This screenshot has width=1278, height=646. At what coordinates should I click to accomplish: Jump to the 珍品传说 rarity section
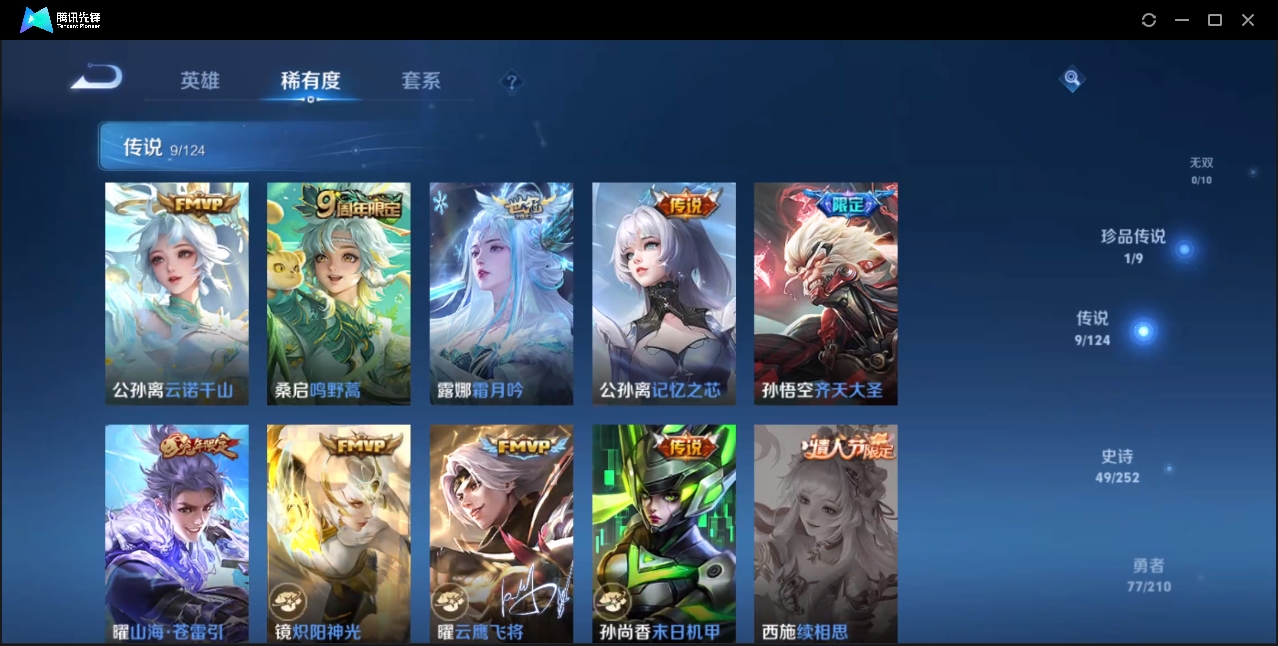(1134, 246)
